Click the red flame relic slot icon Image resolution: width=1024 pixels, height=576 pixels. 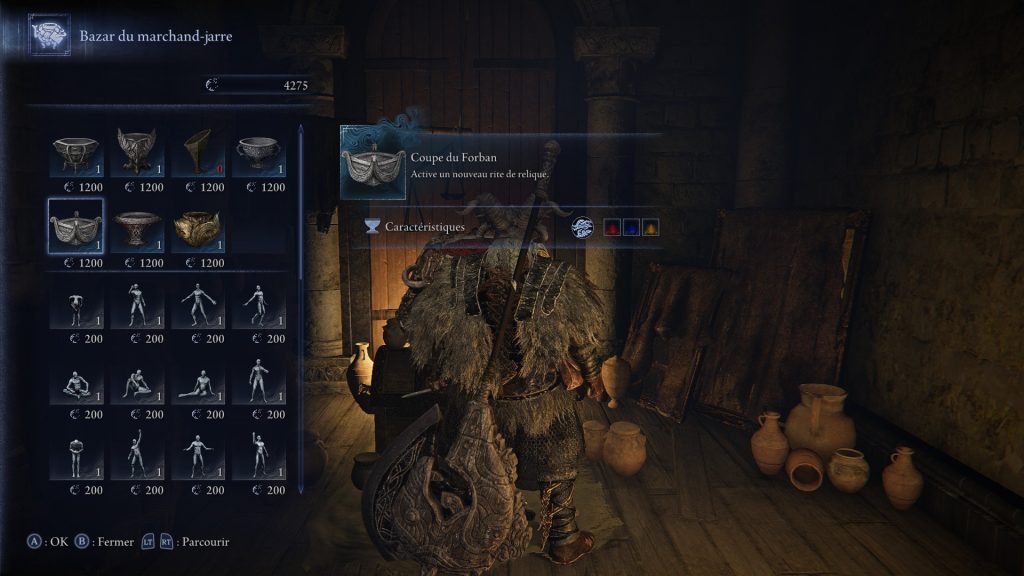(x=610, y=228)
